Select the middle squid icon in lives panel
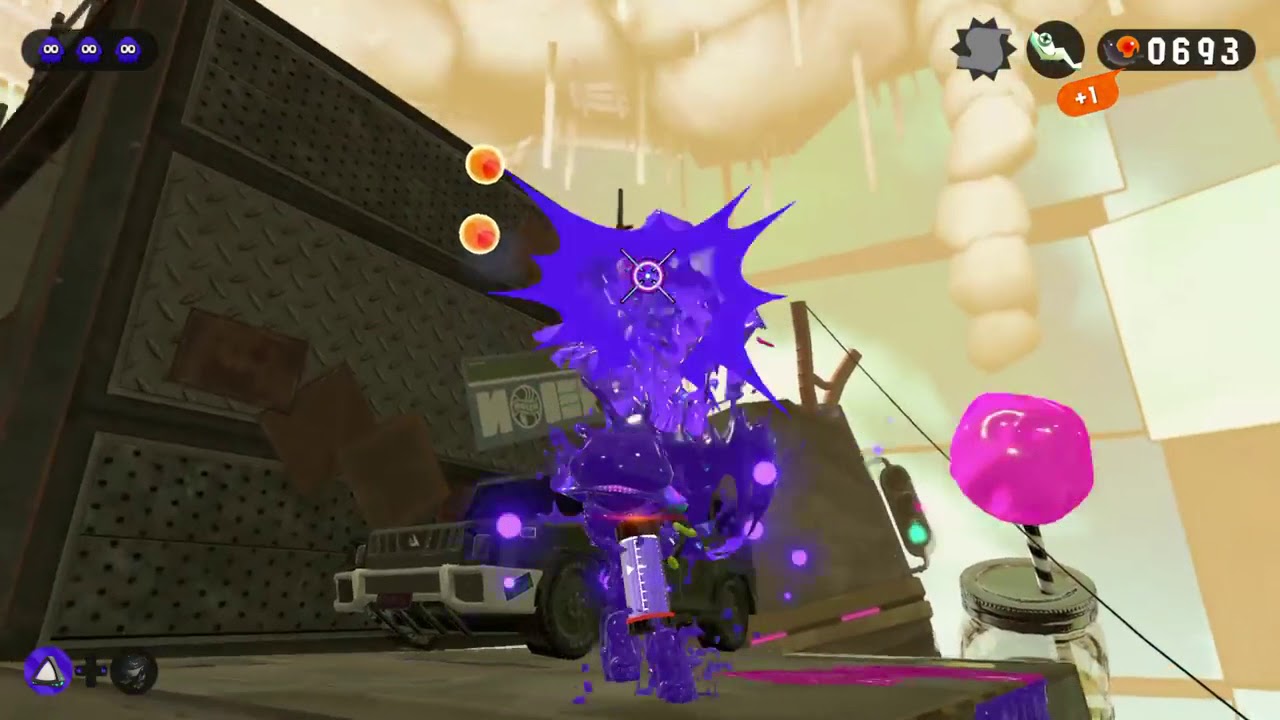The height and width of the screenshot is (720, 1280). 90,48
